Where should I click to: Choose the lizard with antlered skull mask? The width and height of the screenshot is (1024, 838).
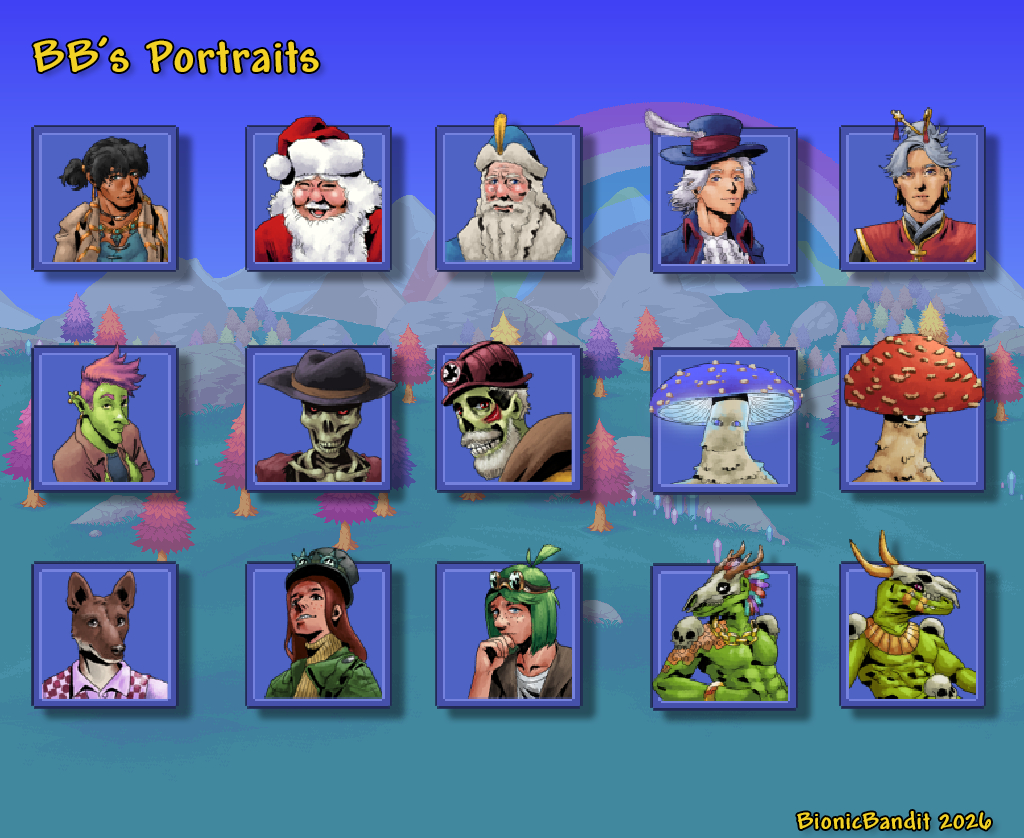coord(723,636)
